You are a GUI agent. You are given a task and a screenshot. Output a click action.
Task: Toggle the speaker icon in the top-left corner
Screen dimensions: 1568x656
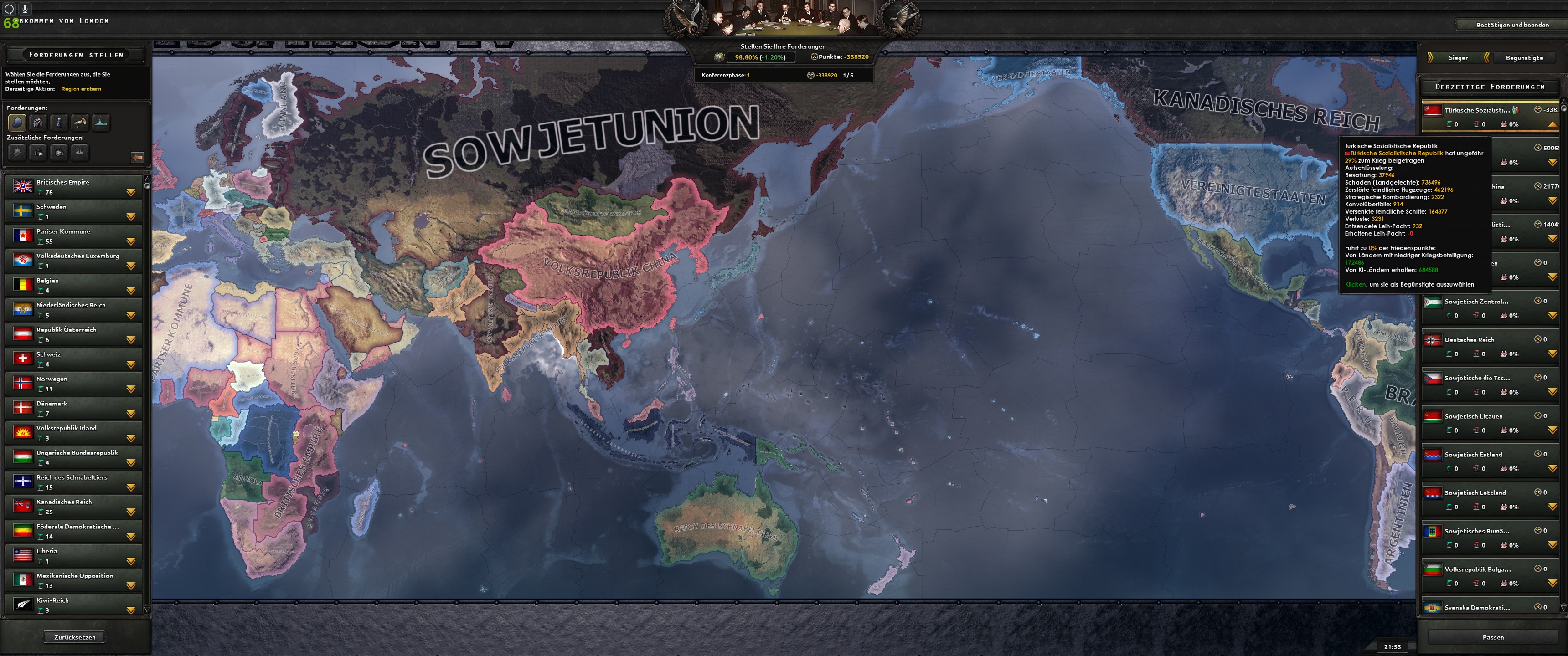click(x=9, y=9)
